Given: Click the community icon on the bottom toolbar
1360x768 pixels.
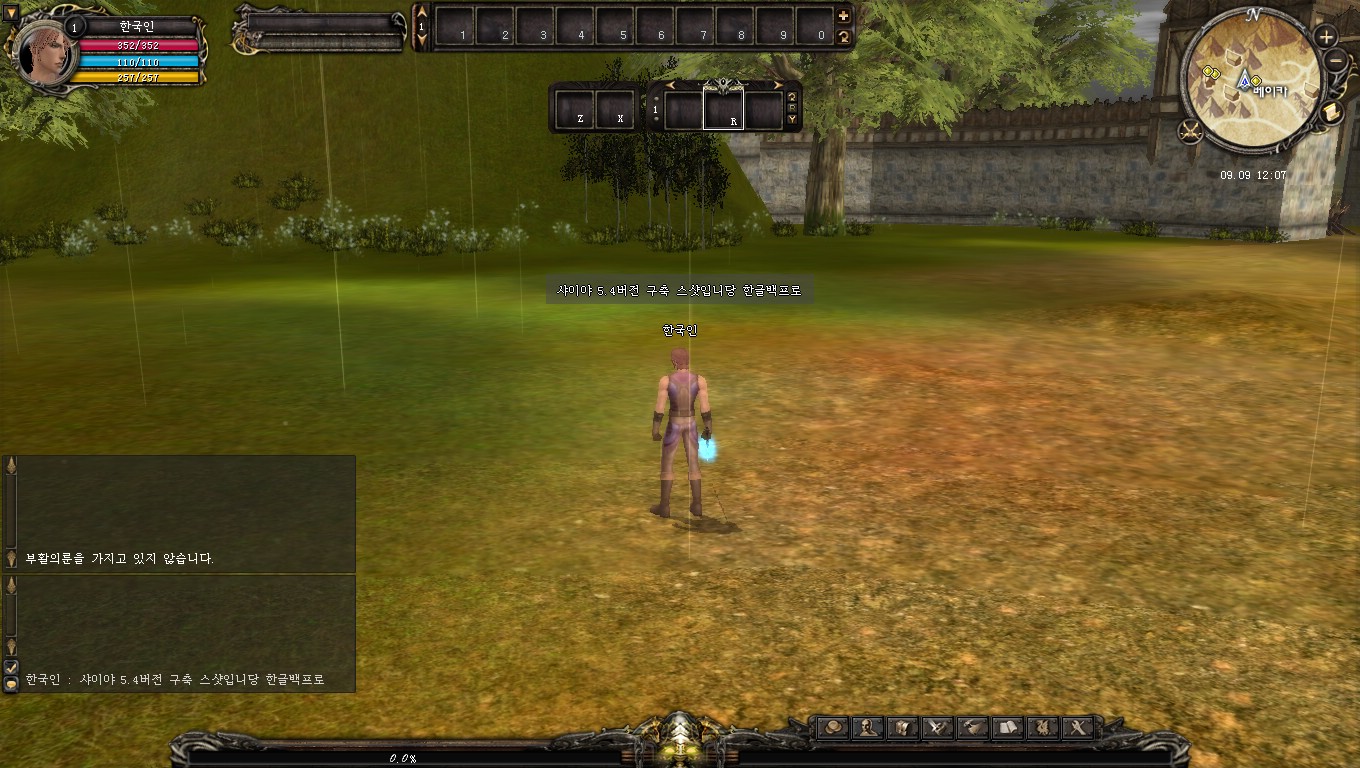Looking at the screenshot, I should tap(1042, 727).
